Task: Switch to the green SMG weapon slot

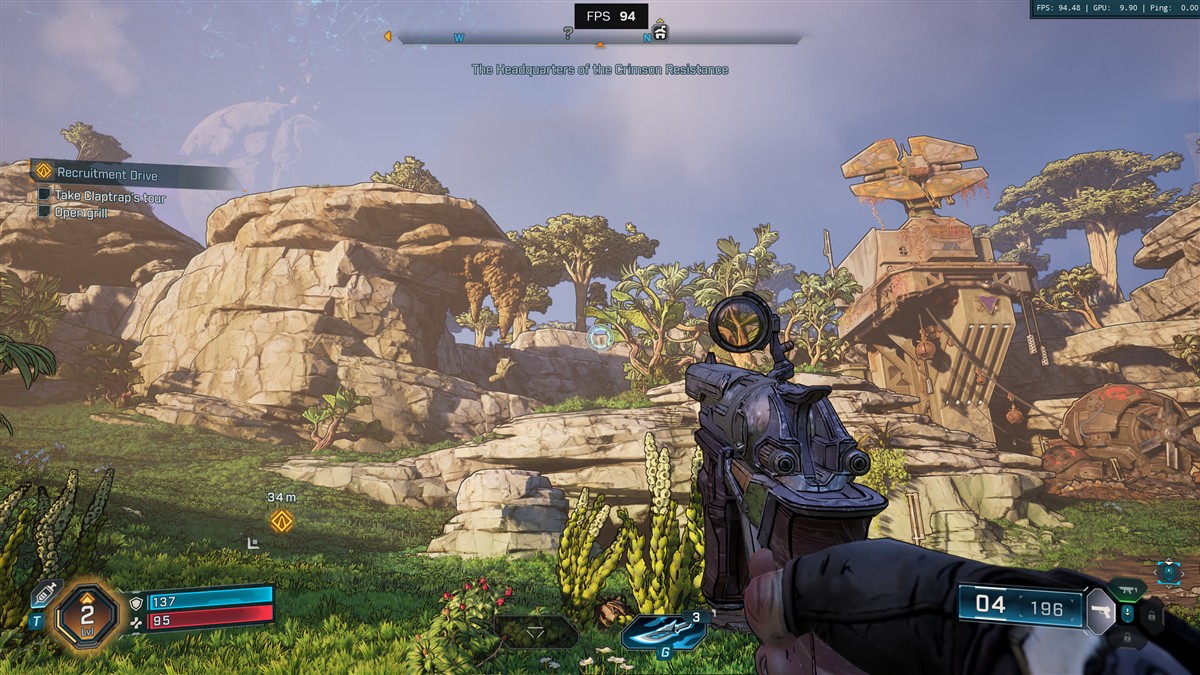Action: (x=1127, y=587)
